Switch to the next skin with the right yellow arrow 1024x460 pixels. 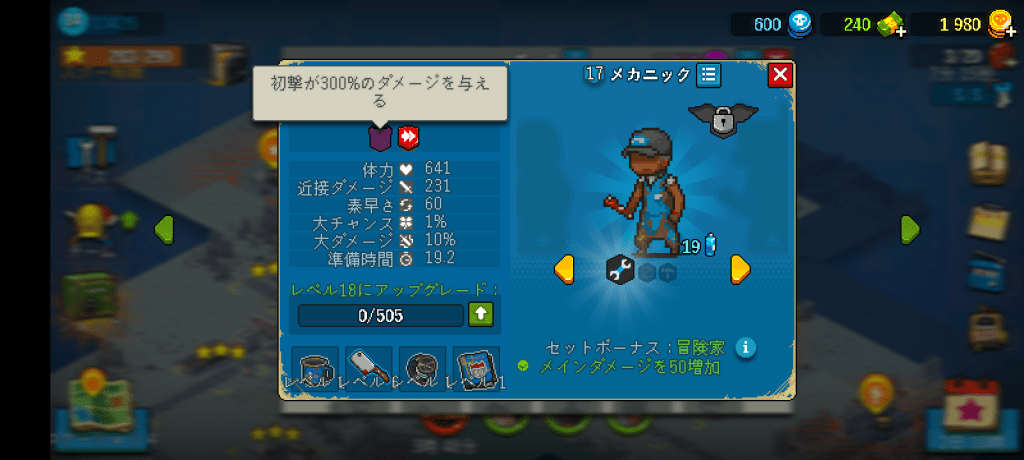tap(740, 268)
